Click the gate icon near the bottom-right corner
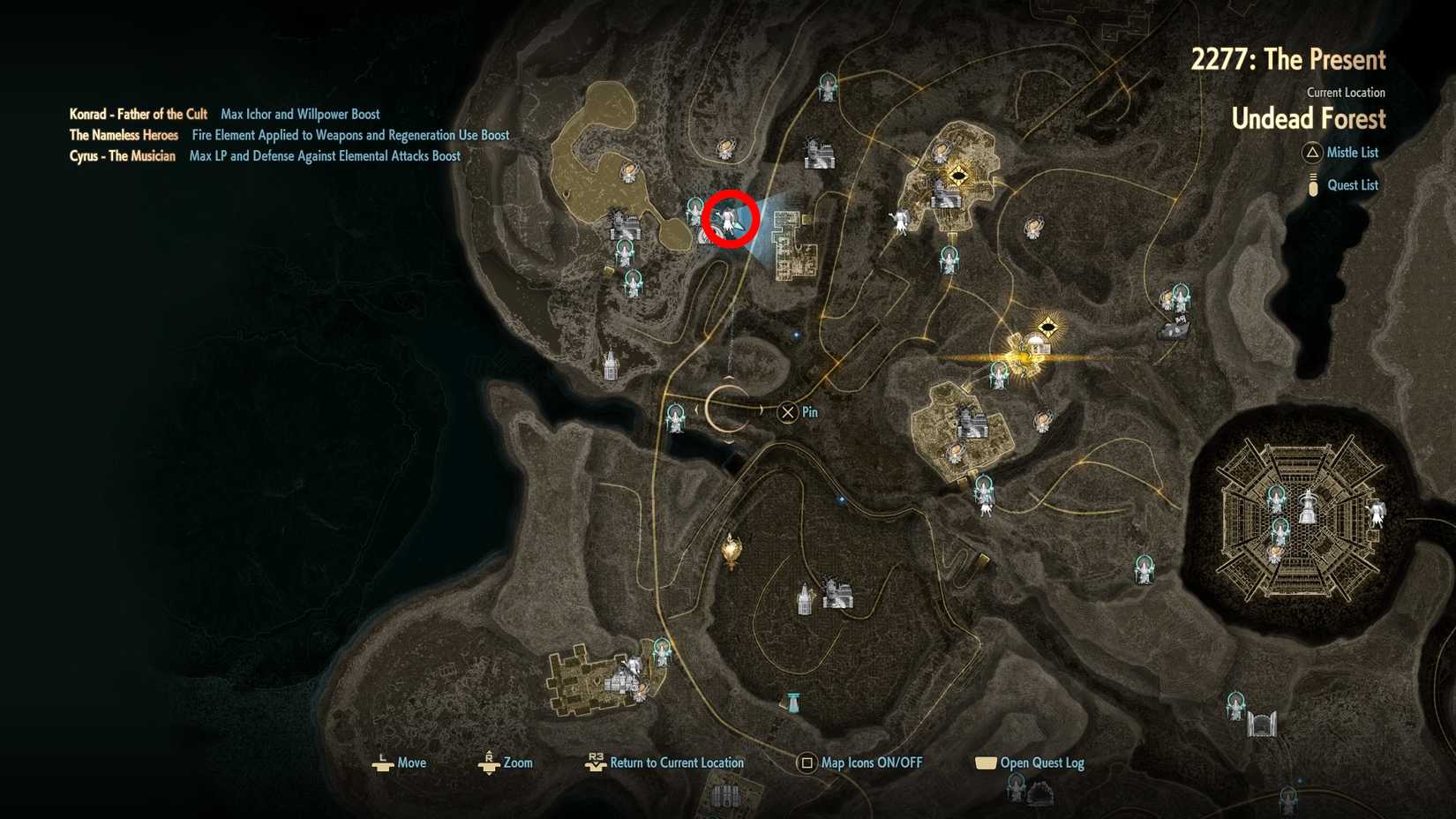Screen dimensions: 1456x819 point(1262,724)
